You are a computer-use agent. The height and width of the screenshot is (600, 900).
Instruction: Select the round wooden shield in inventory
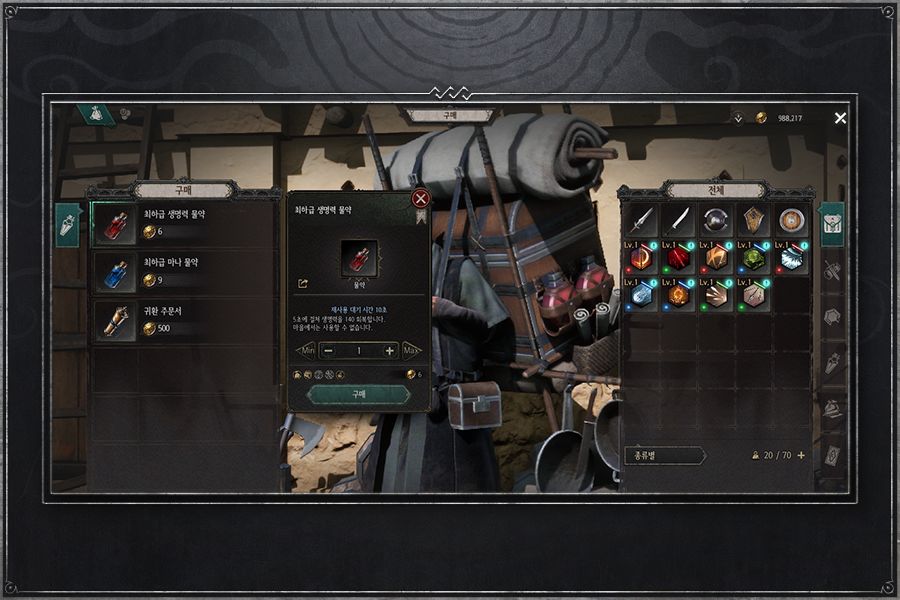tap(792, 220)
